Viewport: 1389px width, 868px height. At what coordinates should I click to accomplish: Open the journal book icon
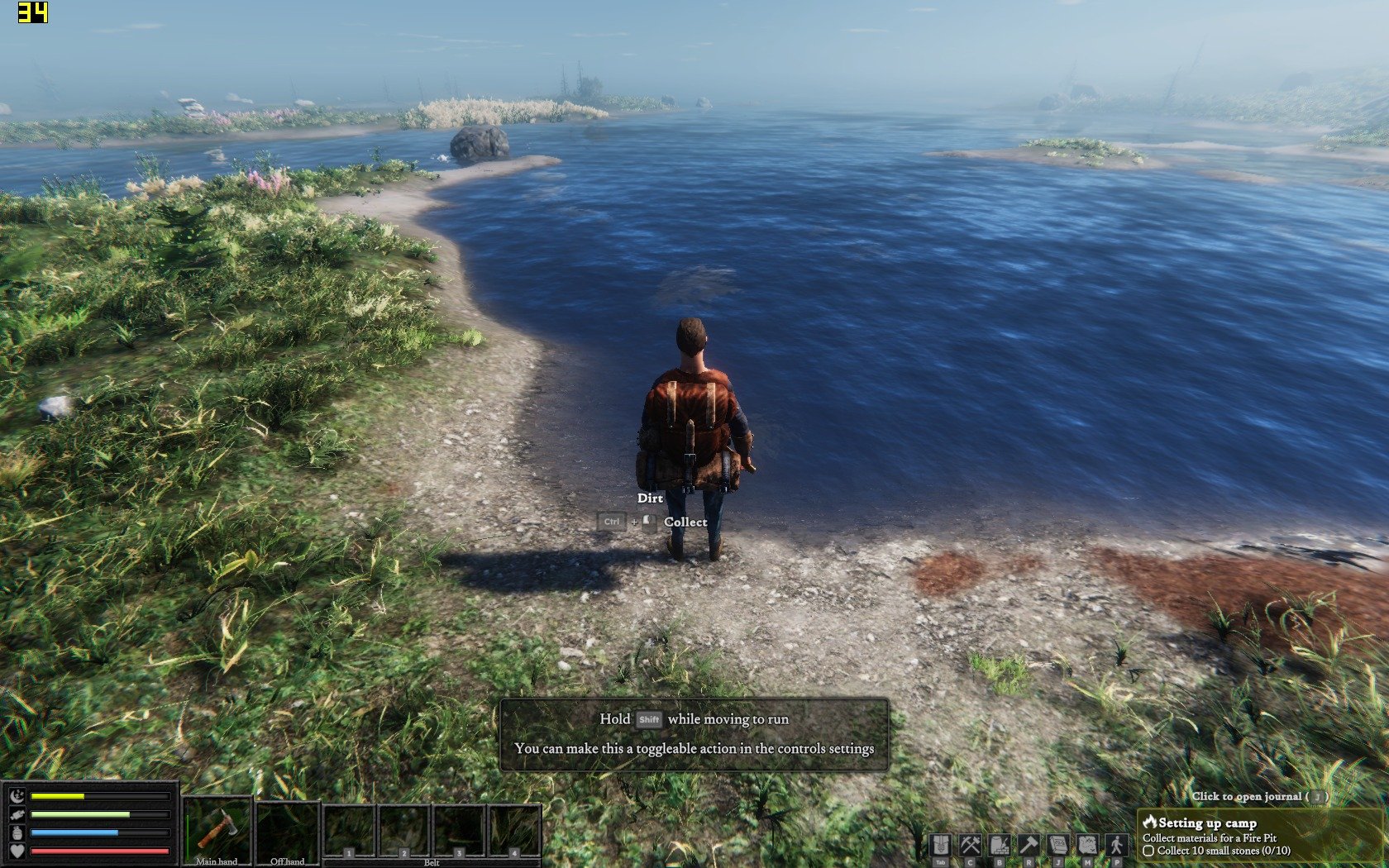pyautogui.click(x=1058, y=845)
